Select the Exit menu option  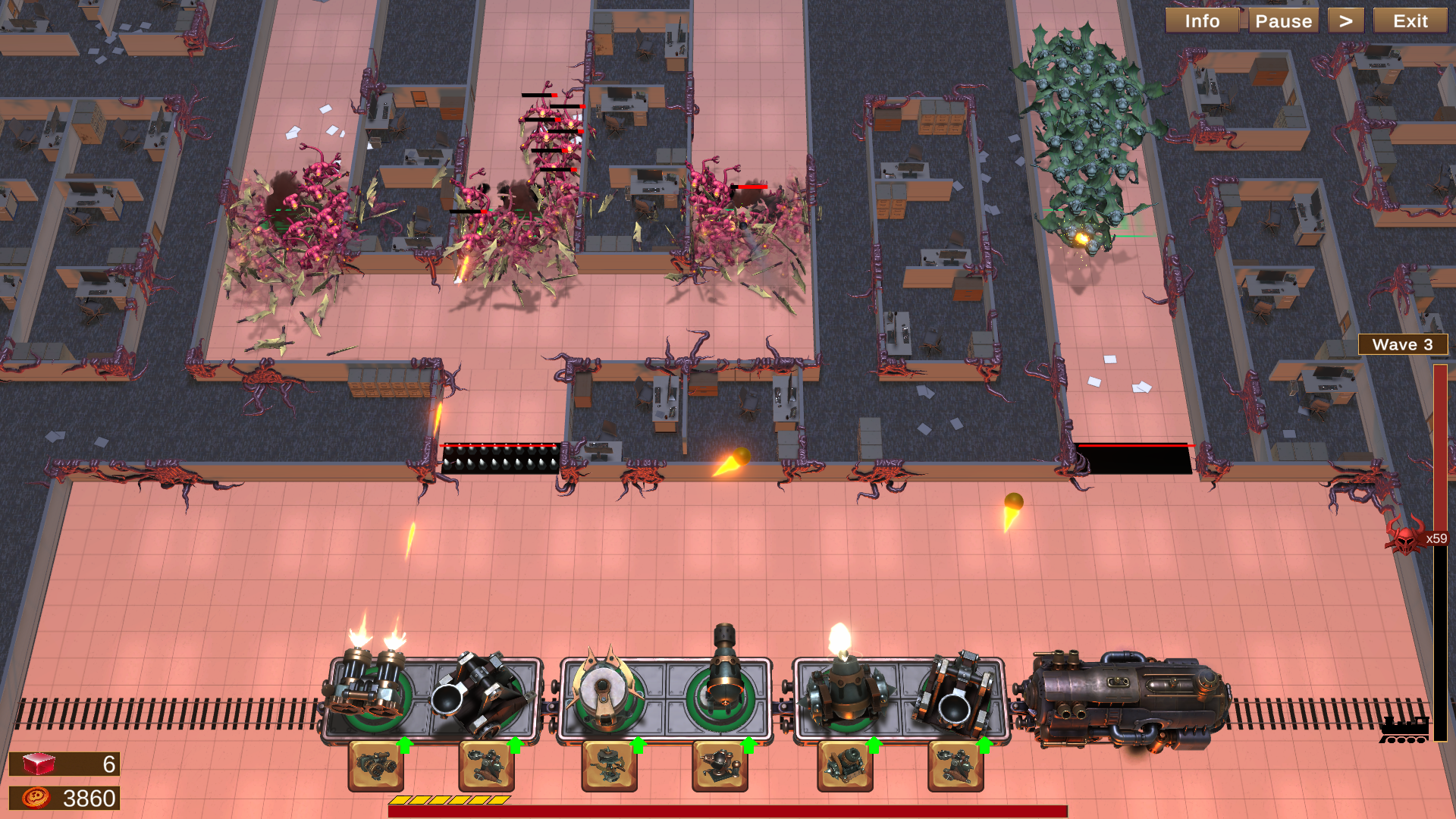pyautogui.click(x=1409, y=20)
